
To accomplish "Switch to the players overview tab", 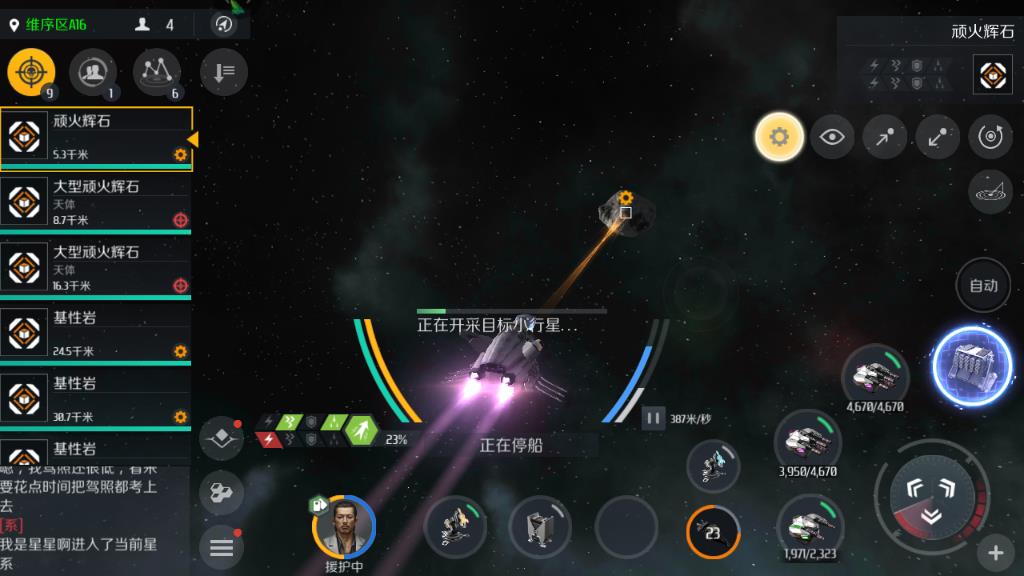I will [93, 73].
